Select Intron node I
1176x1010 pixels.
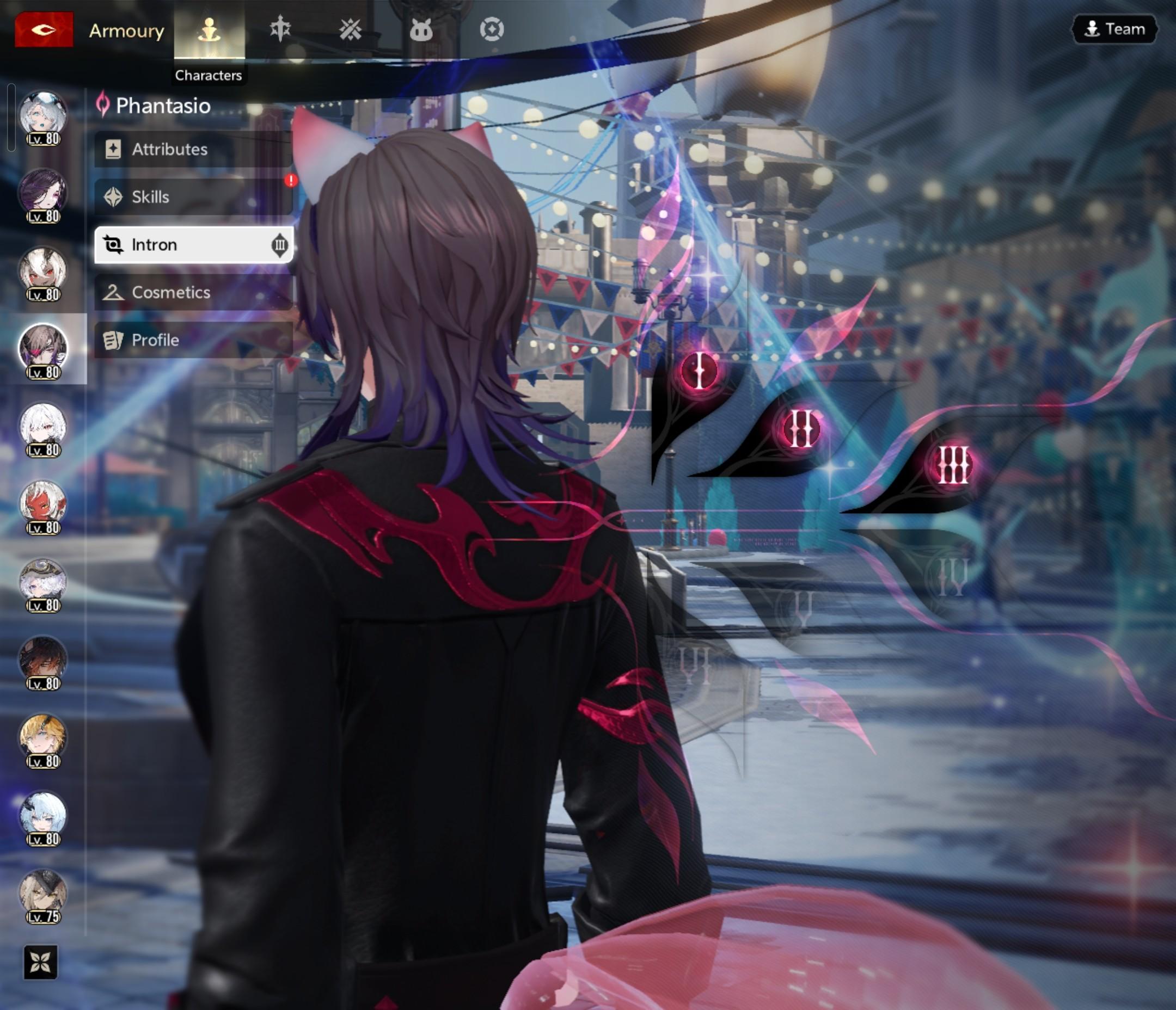click(x=699, y=371)
